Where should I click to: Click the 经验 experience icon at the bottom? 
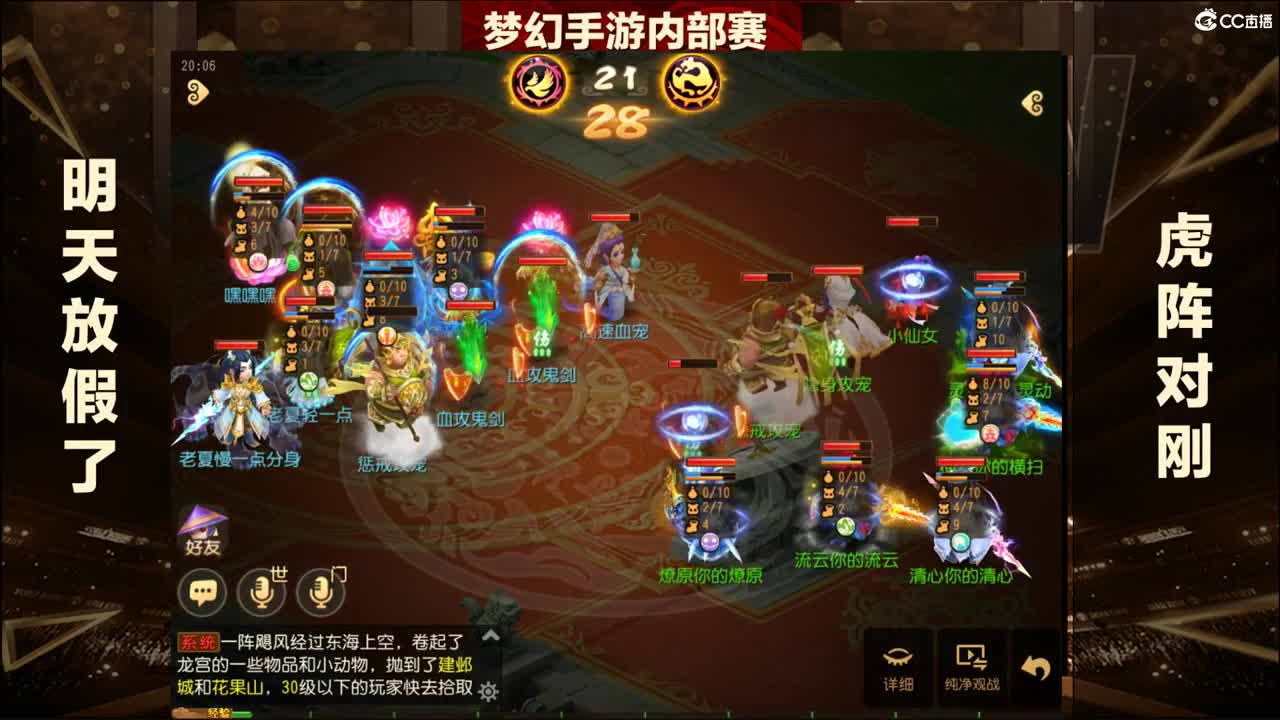(x=222, y=712)
